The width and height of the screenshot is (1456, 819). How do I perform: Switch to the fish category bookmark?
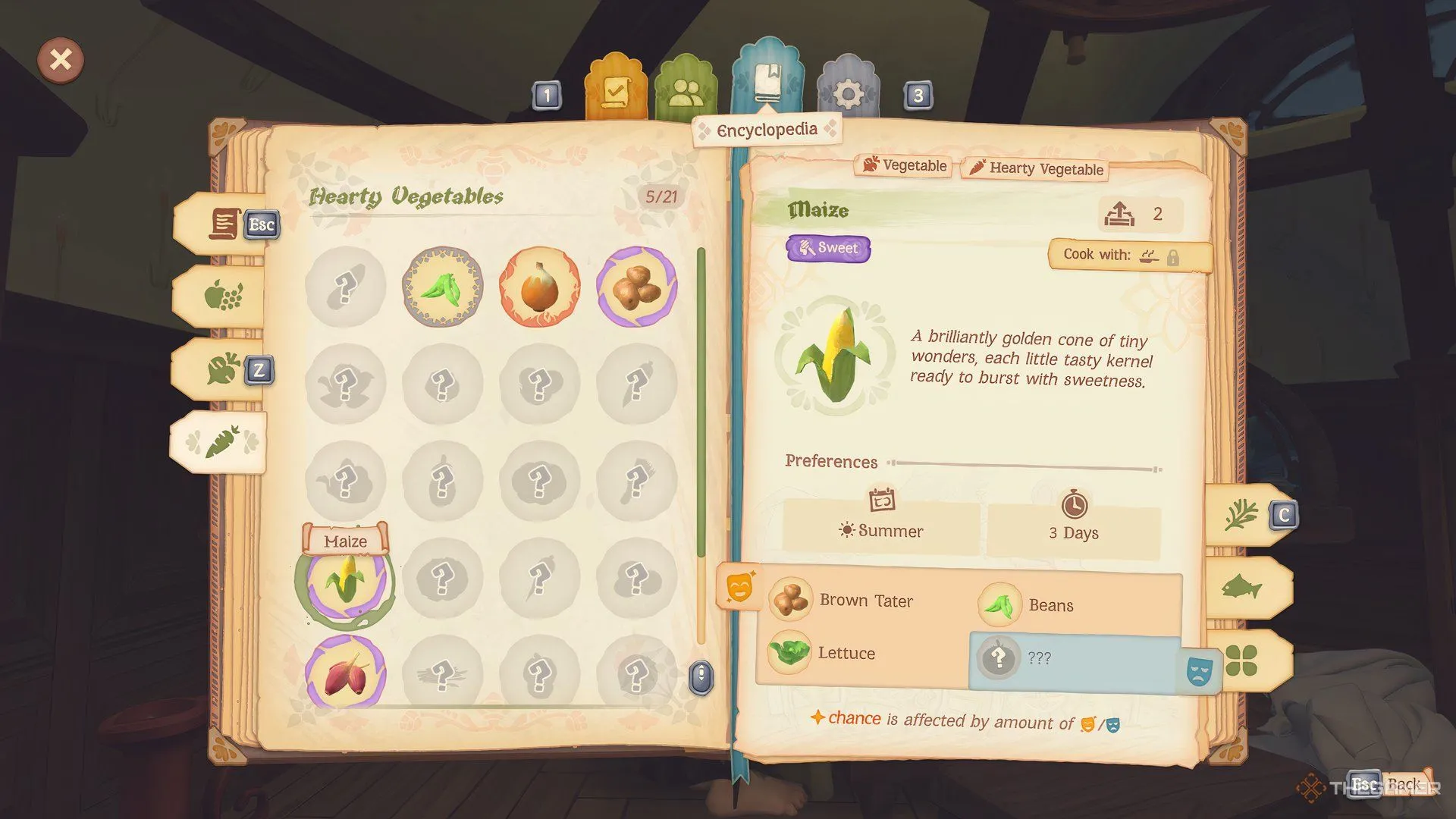tap(1241, 588)
